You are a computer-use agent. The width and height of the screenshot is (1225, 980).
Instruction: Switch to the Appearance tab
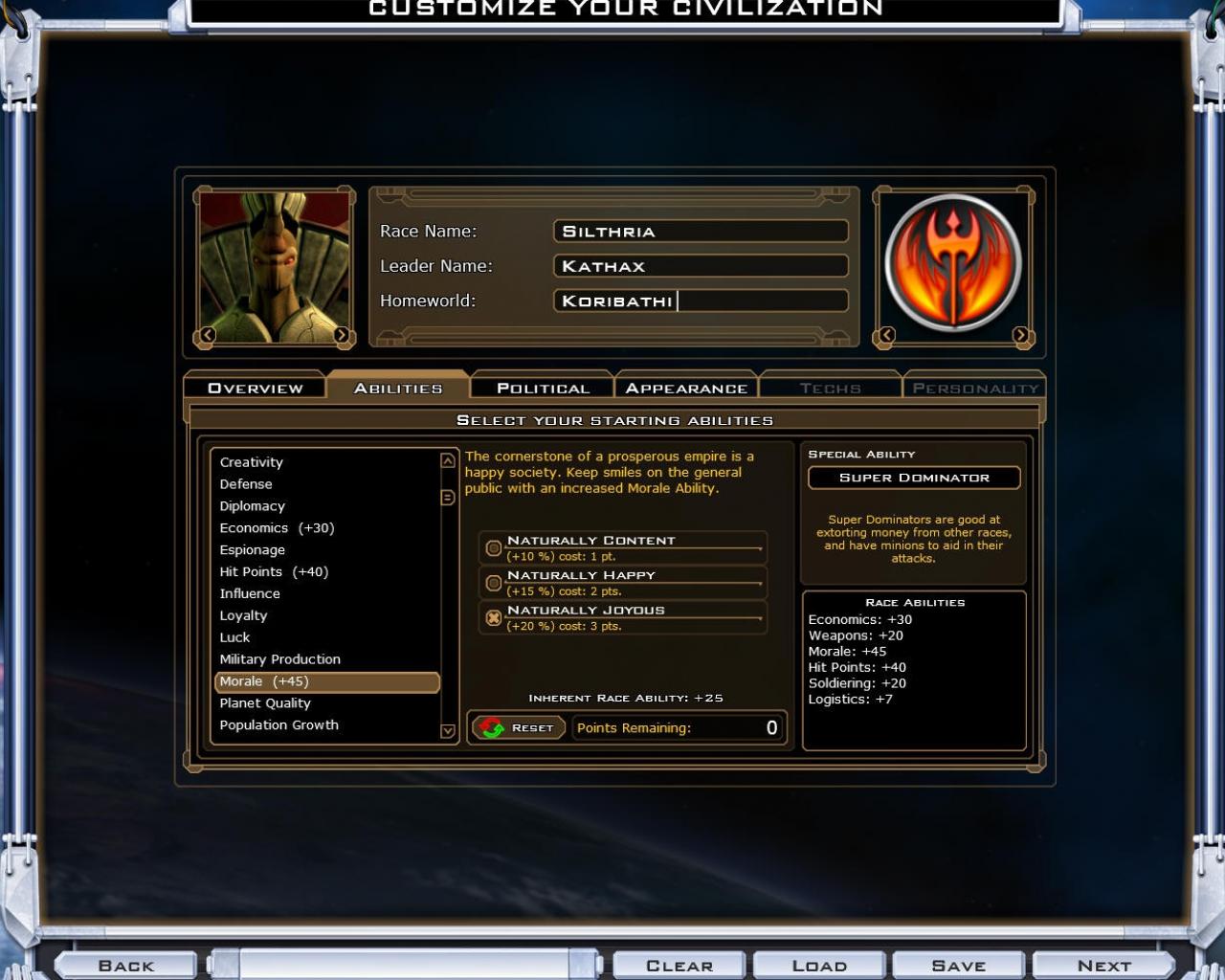(685, 388)
